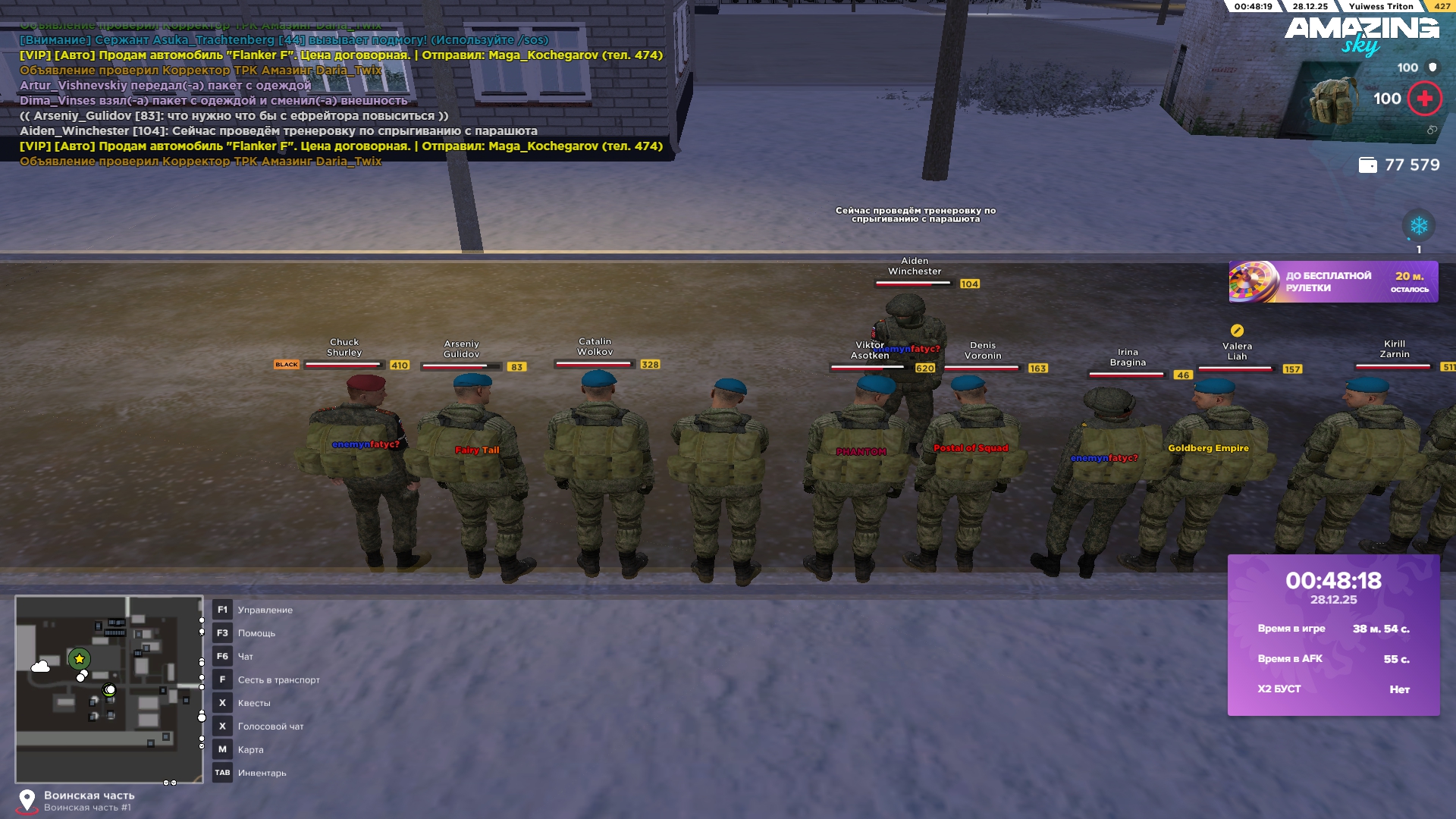Select the armor shield icon

tap(1432, 67)
